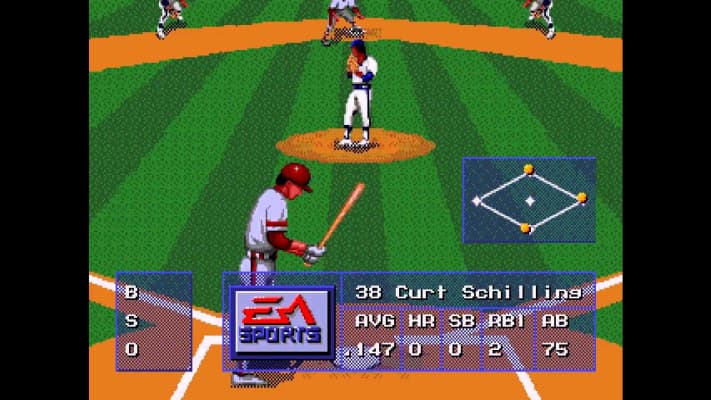Click the Curt Schilling batter name bar
This screenshot has width=711, height=400.
pyautogui.click(x=468, y=291)
